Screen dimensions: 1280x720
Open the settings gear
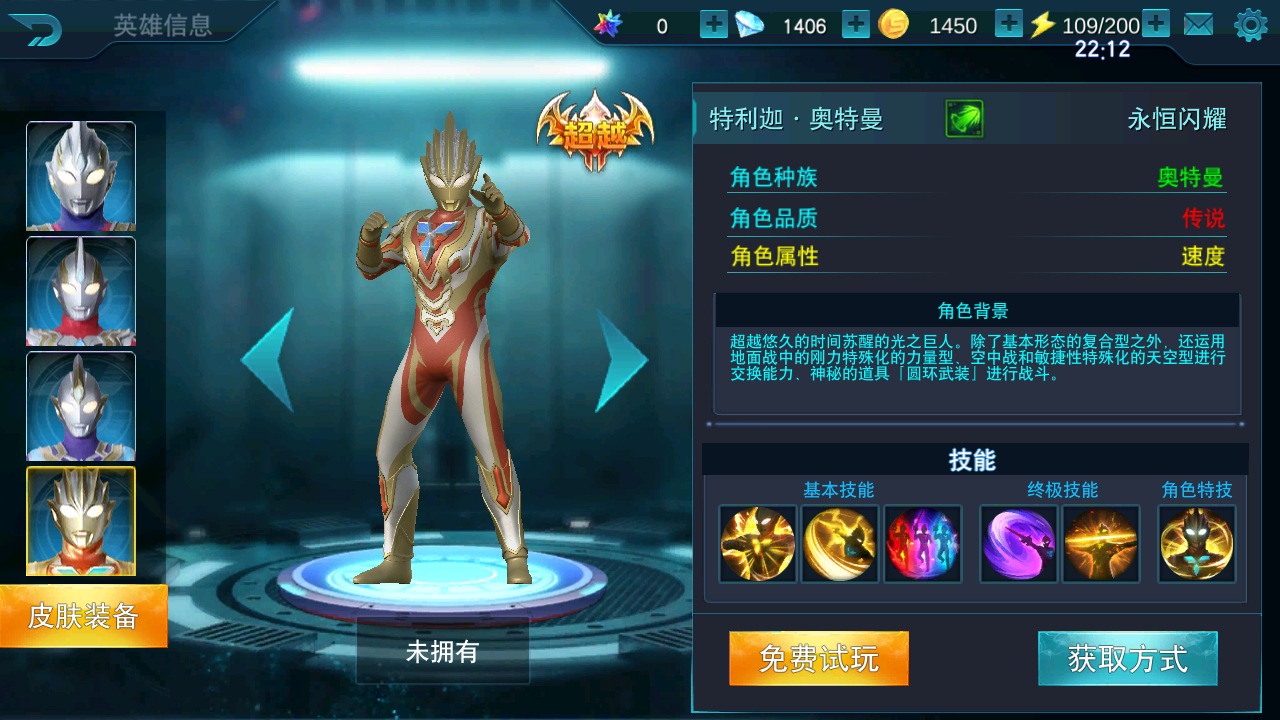click(x=1250, y=25)
